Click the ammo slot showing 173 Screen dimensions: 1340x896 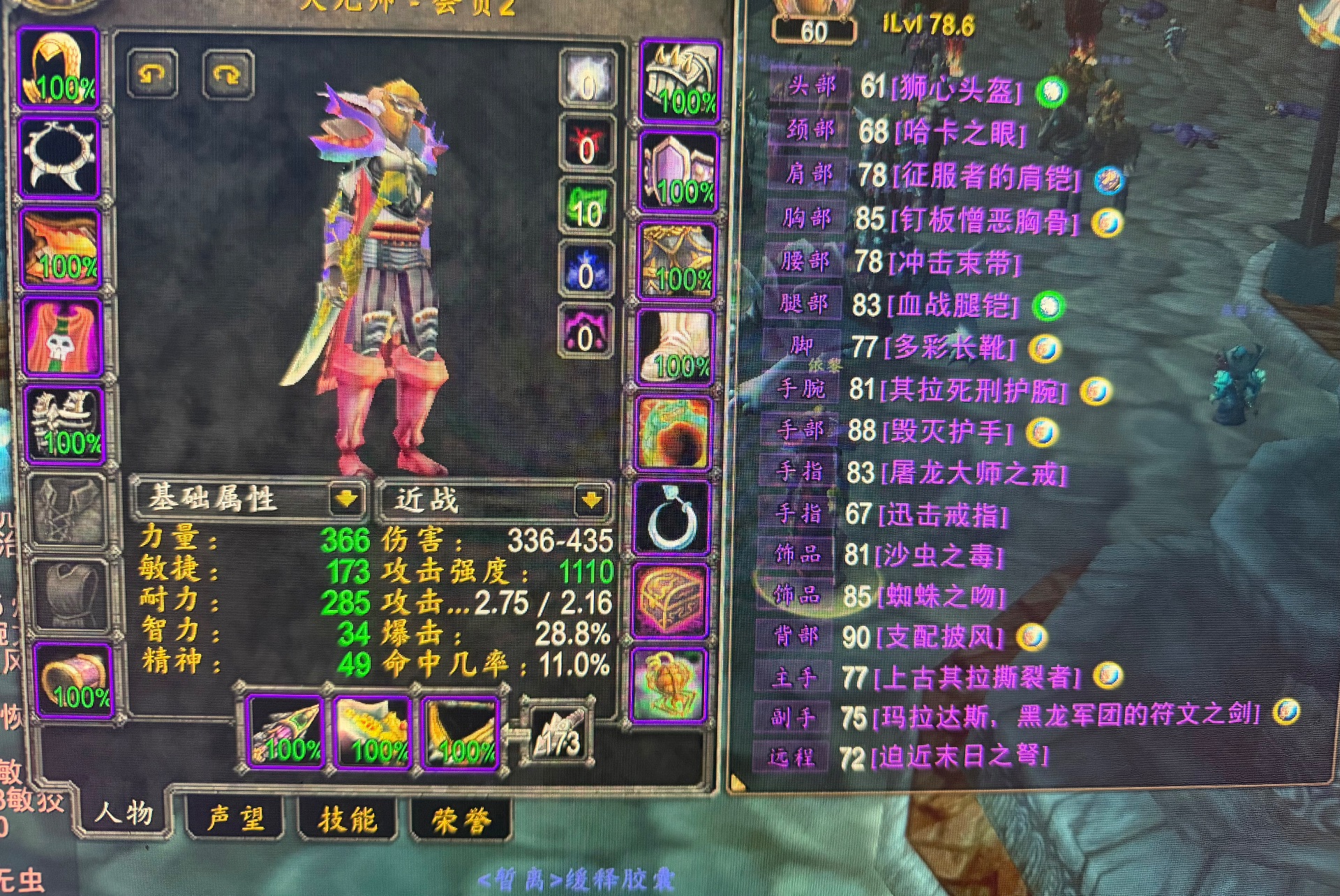click(555, 733)
